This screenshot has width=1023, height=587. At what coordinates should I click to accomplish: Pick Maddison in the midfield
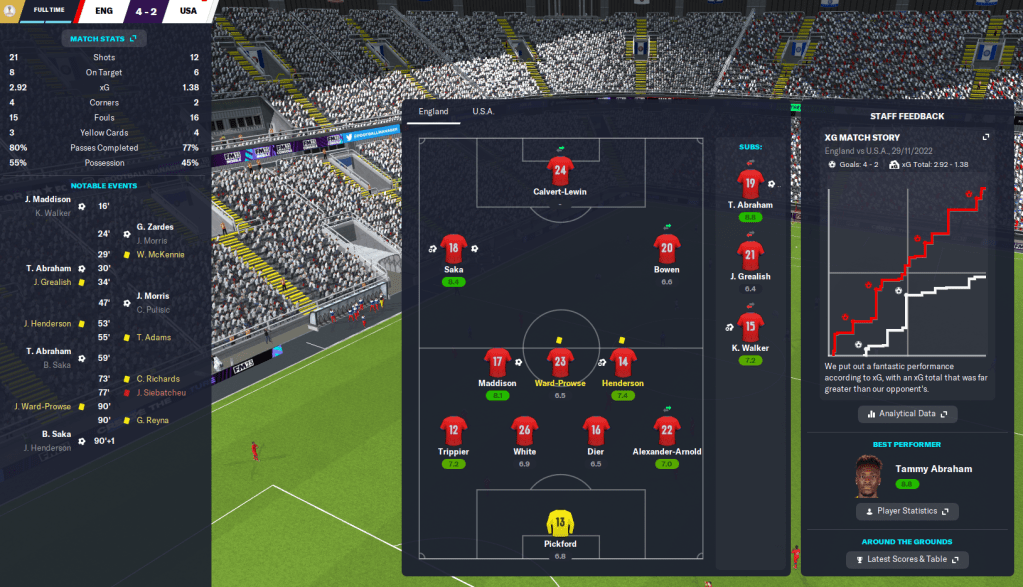click(x=498, y=363)
